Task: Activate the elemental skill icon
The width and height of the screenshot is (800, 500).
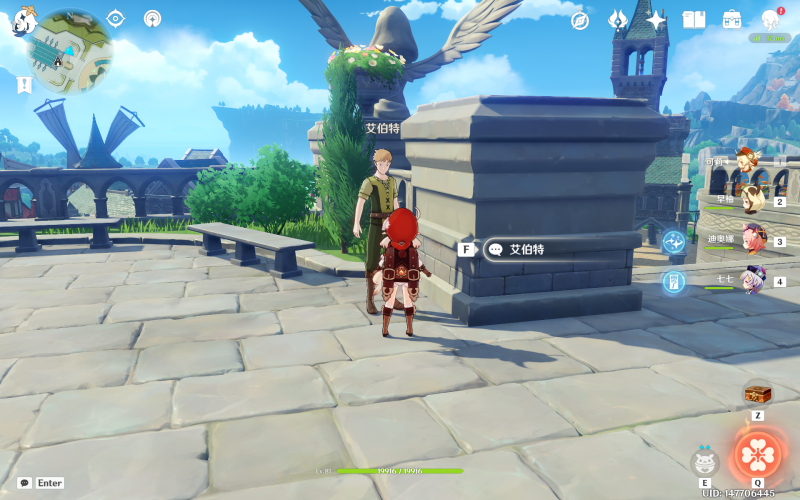Action: coord(705,461)
